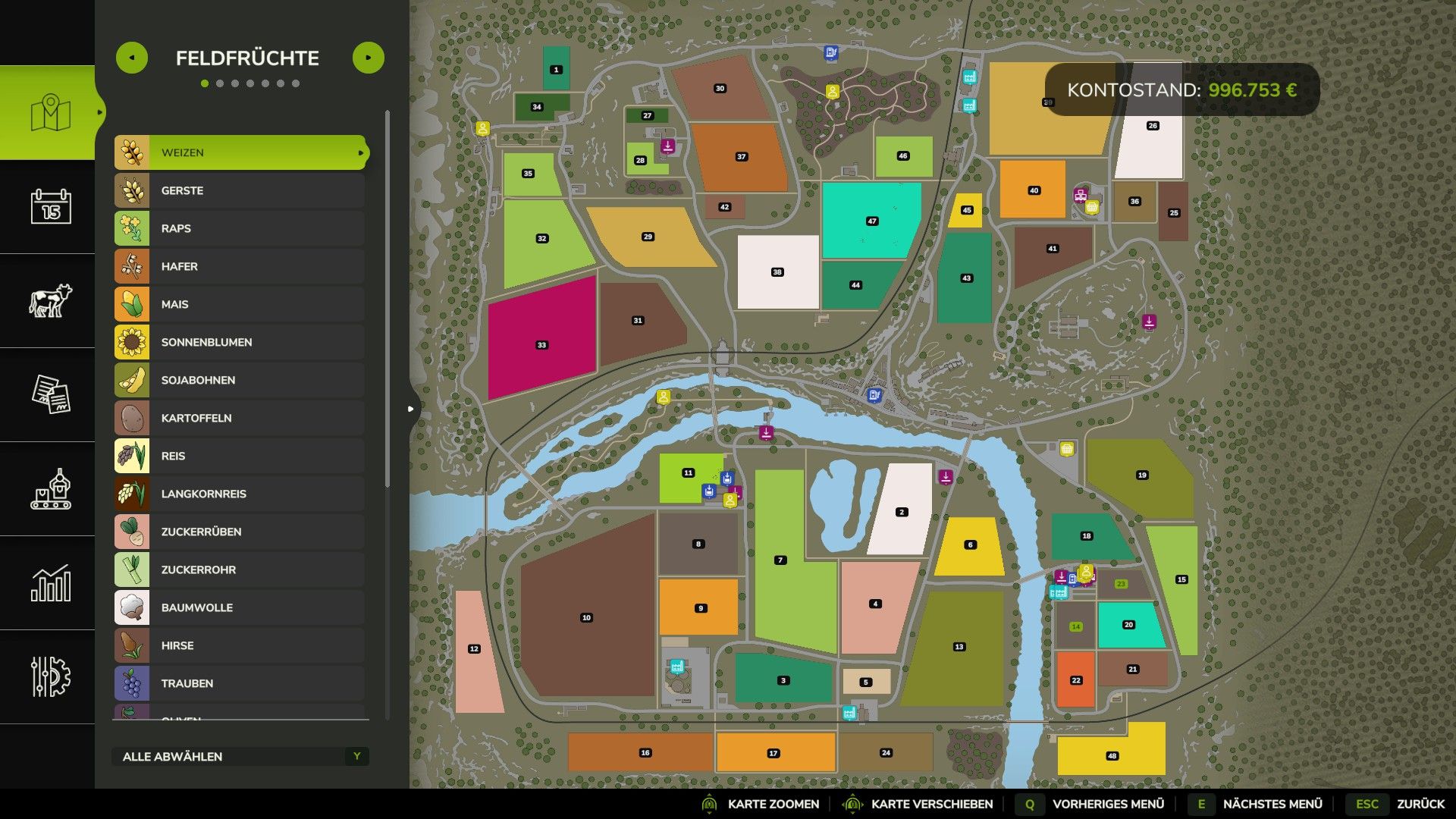
Task: Toggle the Gerste crop entry
Action: [240, 190]
